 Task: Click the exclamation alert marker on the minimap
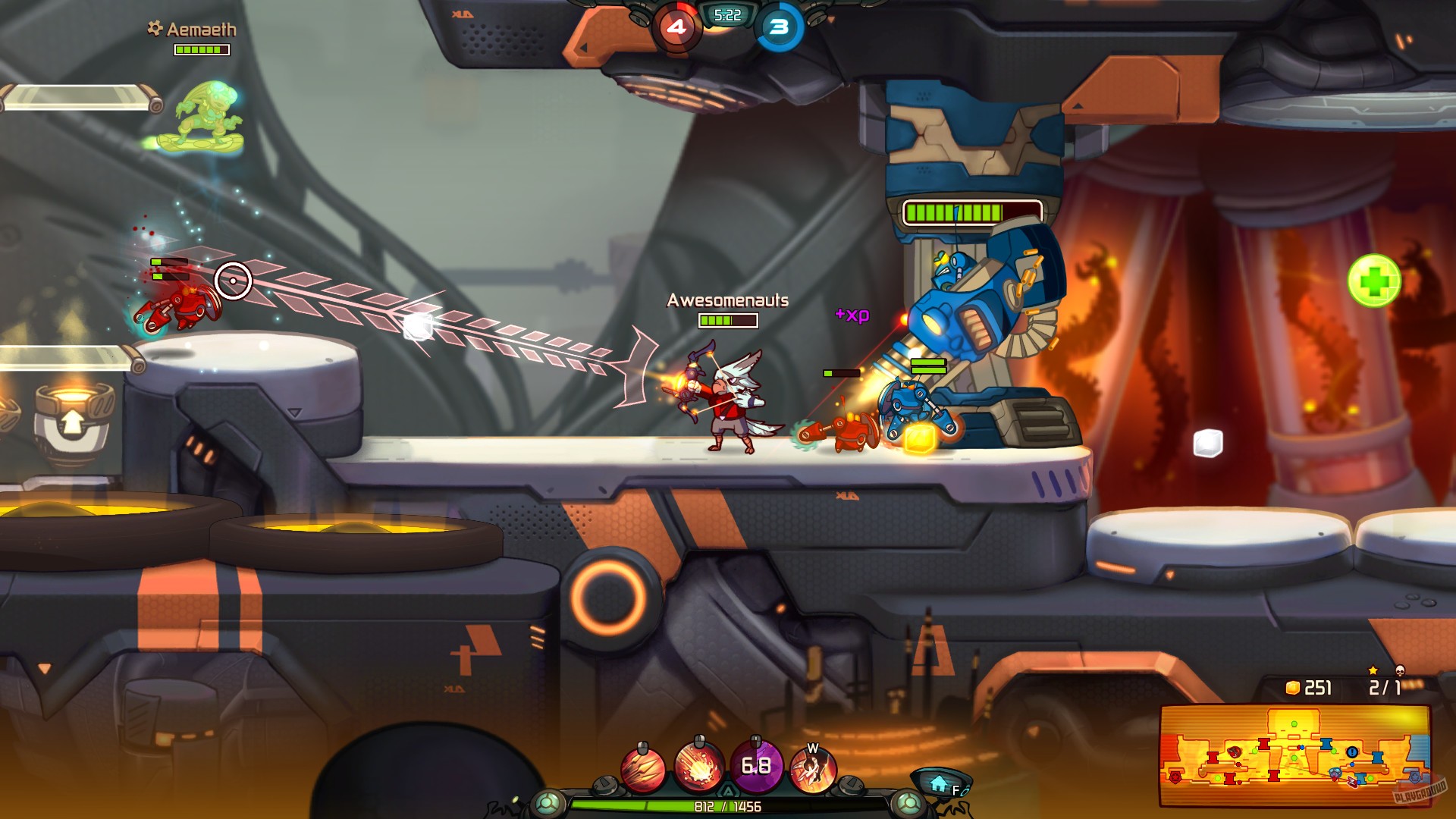(x=1351, y=752)
